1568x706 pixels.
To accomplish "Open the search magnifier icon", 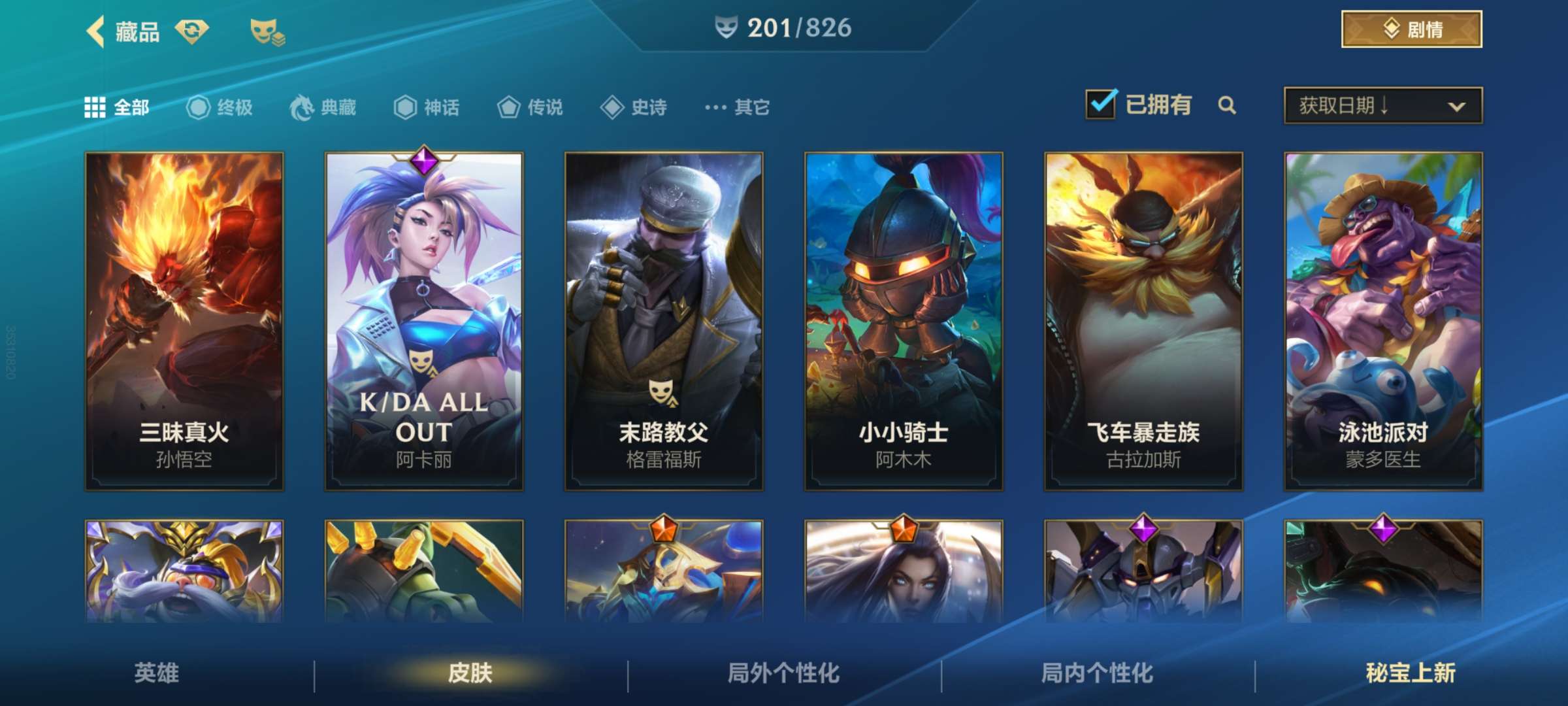I will [x=1227, y=106].
